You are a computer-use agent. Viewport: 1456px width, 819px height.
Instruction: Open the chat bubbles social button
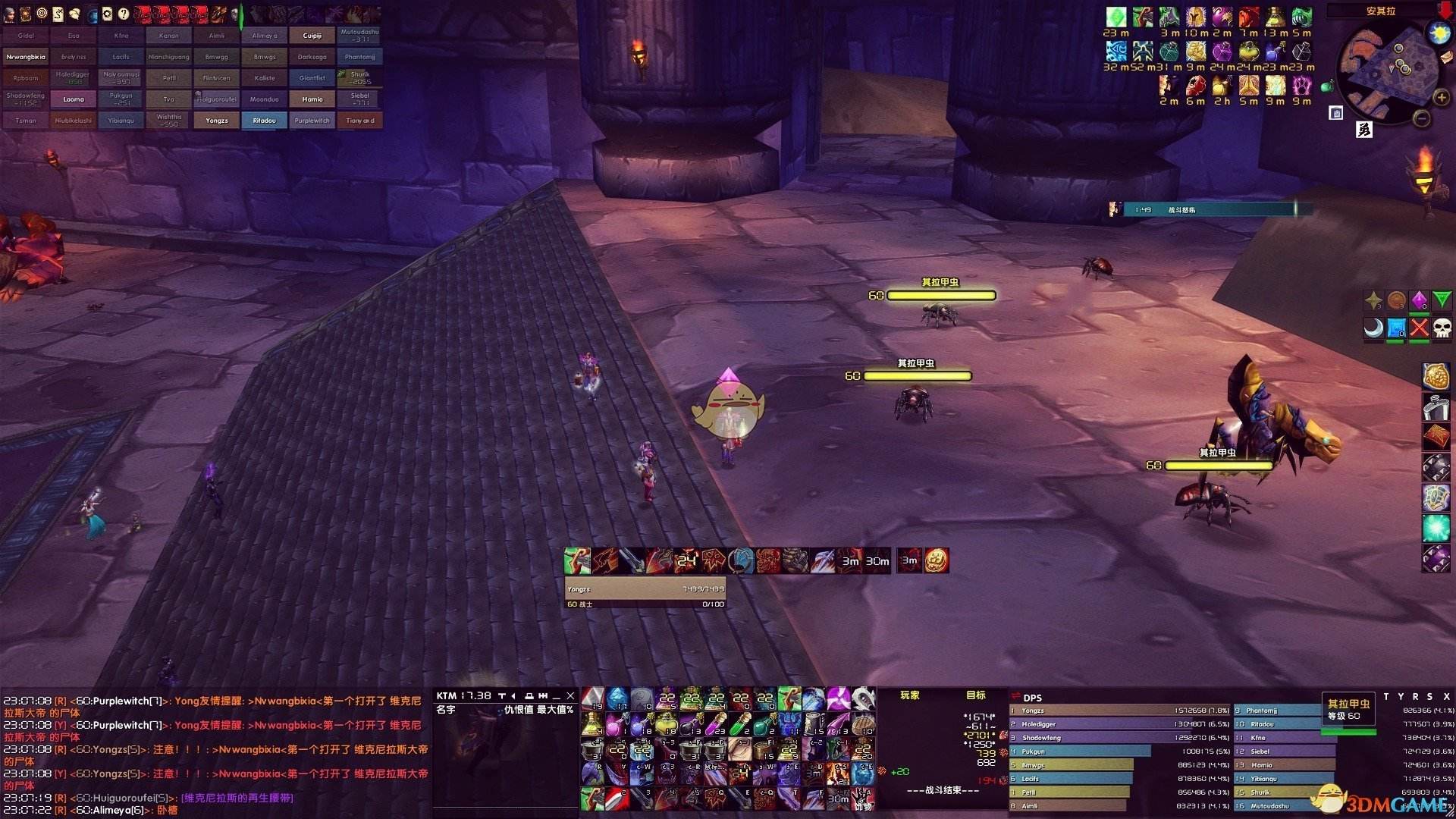74,14
